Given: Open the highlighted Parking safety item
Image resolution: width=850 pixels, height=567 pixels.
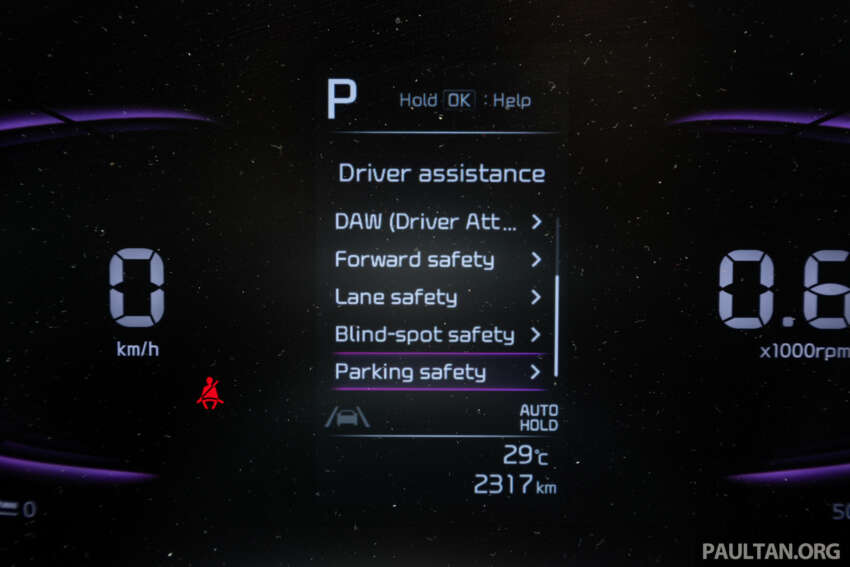Looking at the screenshot, I should pos(437,372).
